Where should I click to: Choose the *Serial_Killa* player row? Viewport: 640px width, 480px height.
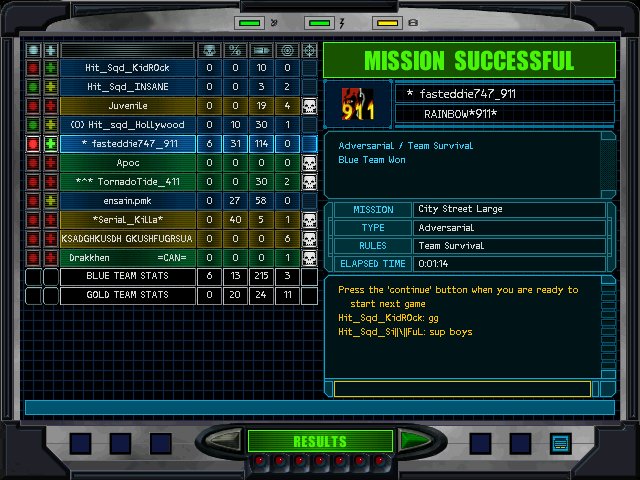click(128, 220)
